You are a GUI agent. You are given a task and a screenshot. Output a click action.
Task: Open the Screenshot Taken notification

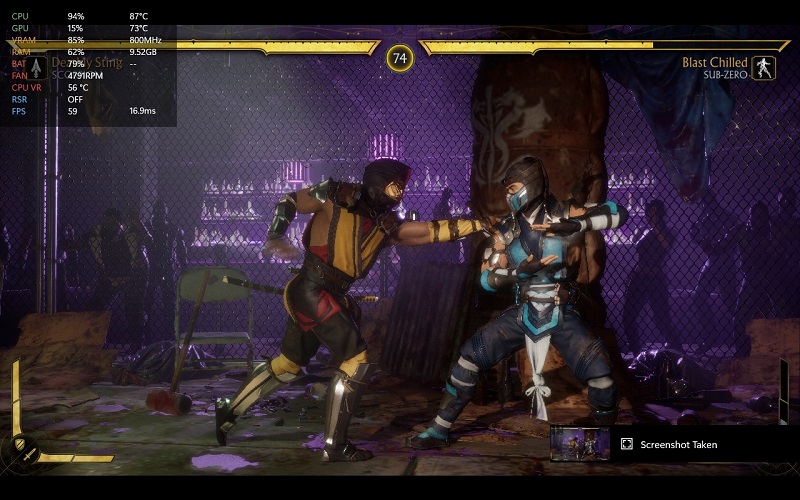click(x=679, y=444)
